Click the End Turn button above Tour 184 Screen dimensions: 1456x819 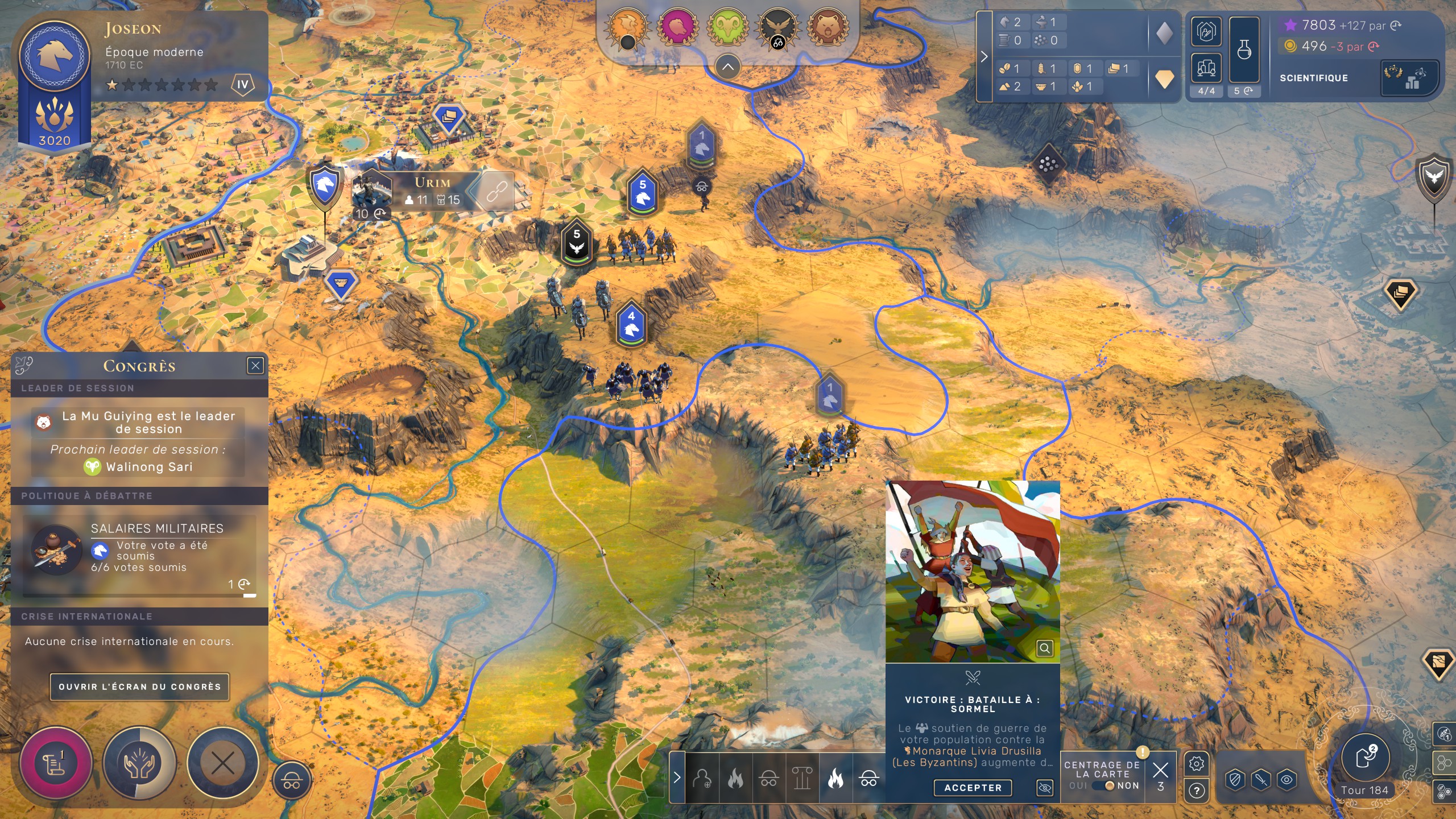pyautogui.click(x=1366, y=758)
